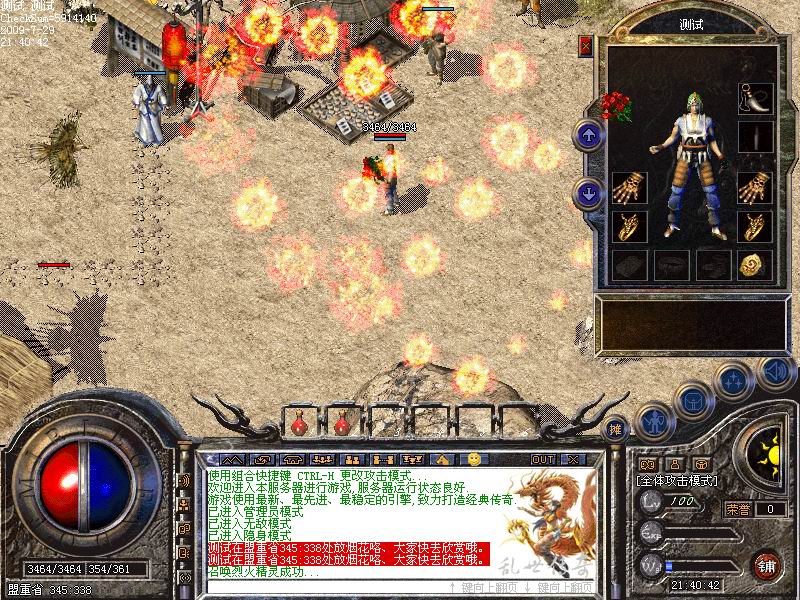800x600 pixels.
Task: Select the rose bouquet item slot
Action: 615,104
